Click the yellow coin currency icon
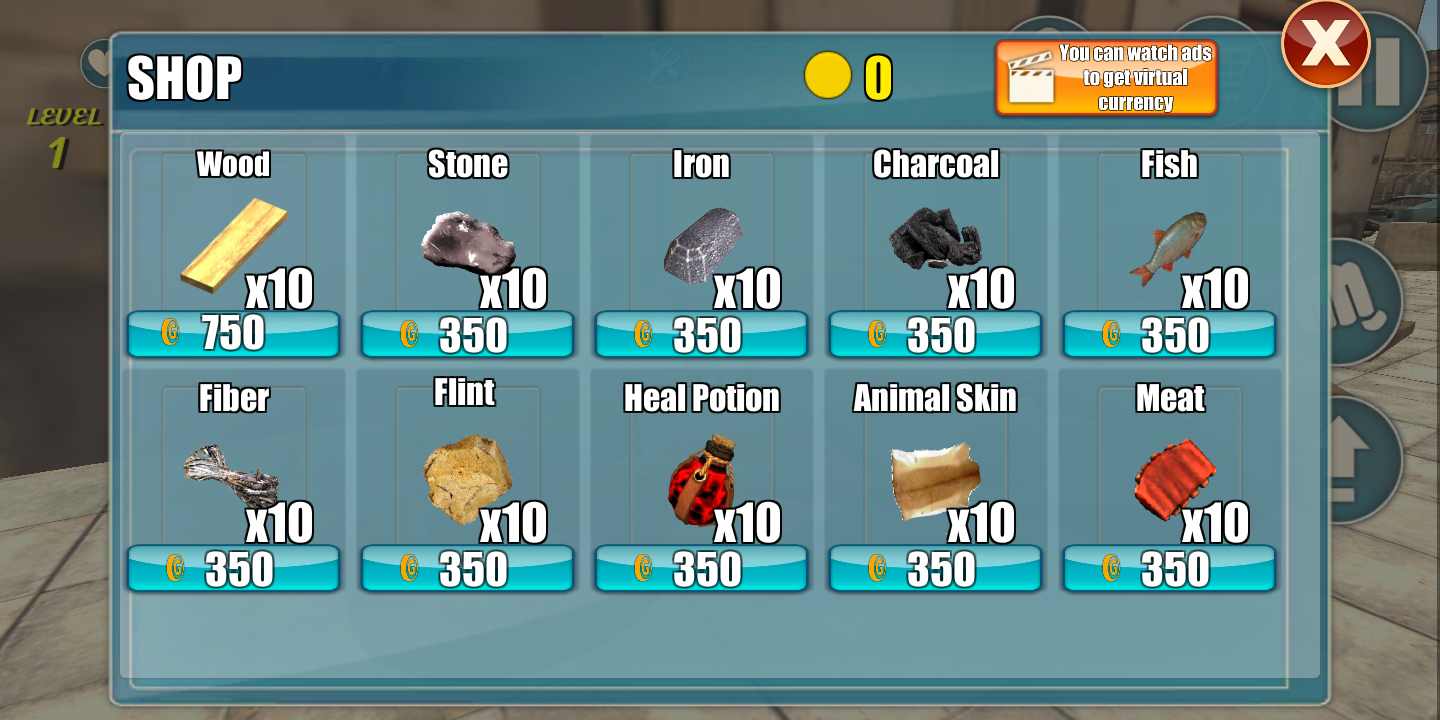 (x=828, y=76)
